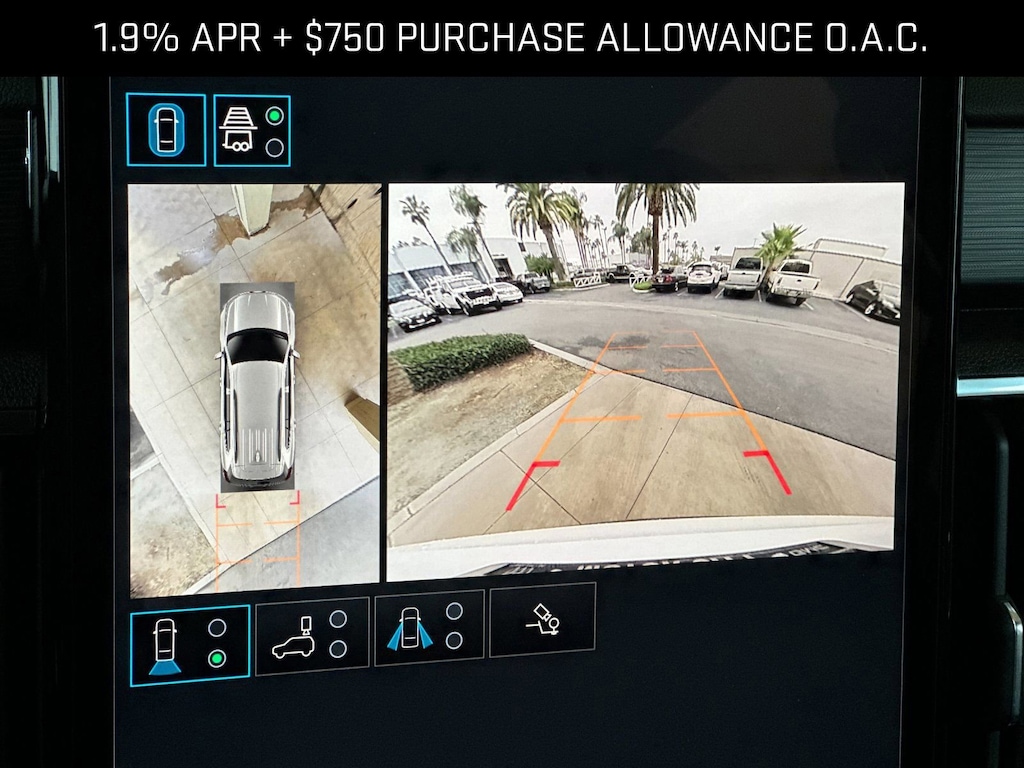This screenshot has height=768, width=1024.
Task: Open the hitch camera view
Action: [x=542, y=620]
